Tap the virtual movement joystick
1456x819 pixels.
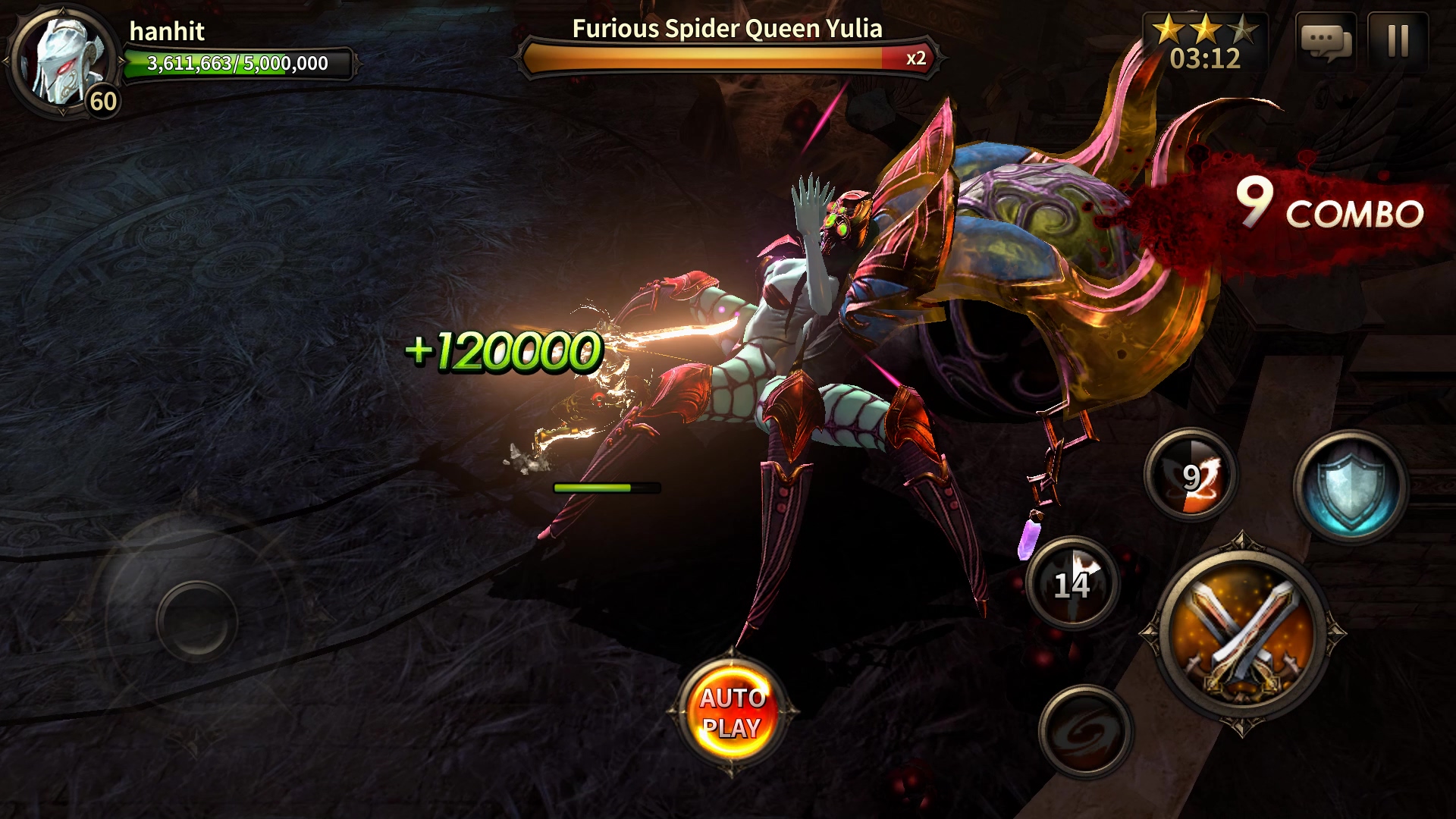tap(197, 620)
